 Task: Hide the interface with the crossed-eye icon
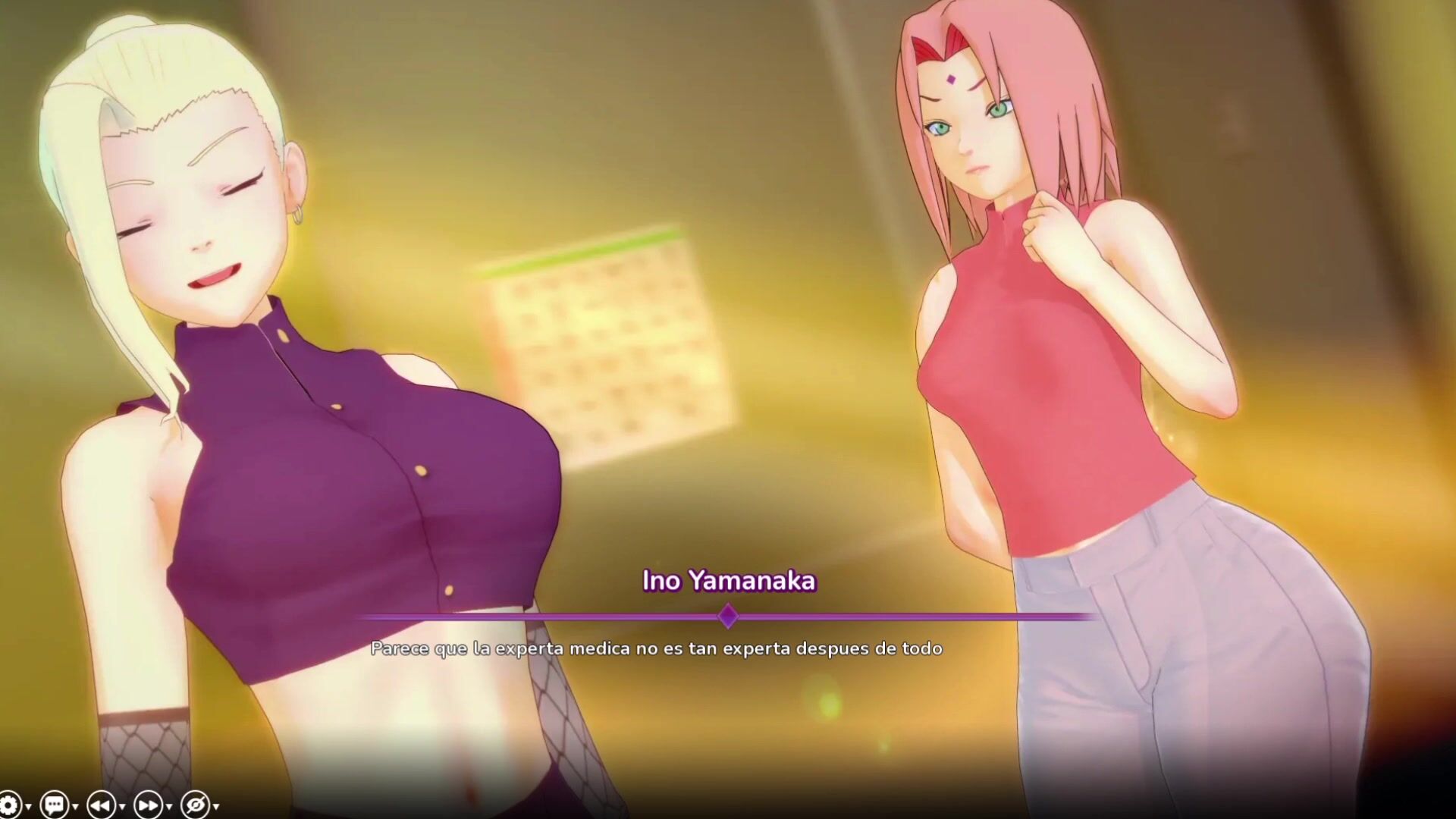point(195,805)
